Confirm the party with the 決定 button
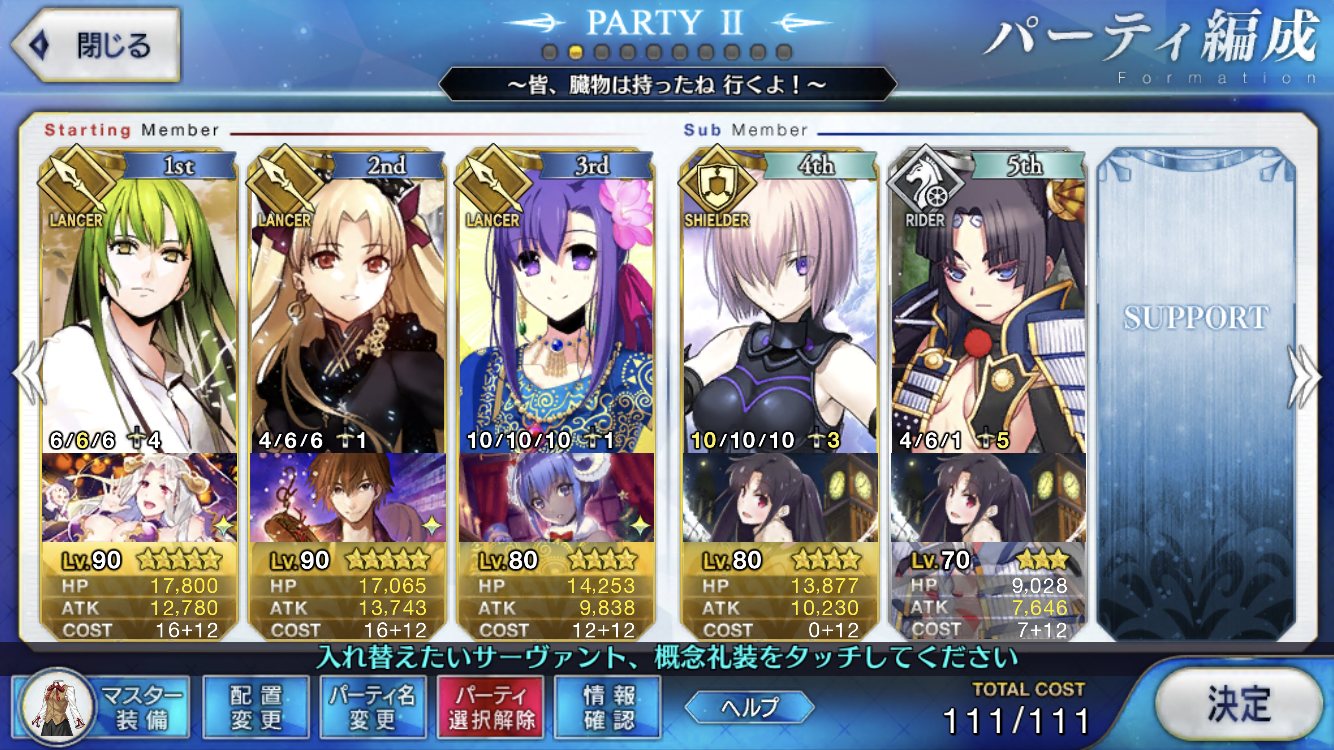 tap(1238, 704)
